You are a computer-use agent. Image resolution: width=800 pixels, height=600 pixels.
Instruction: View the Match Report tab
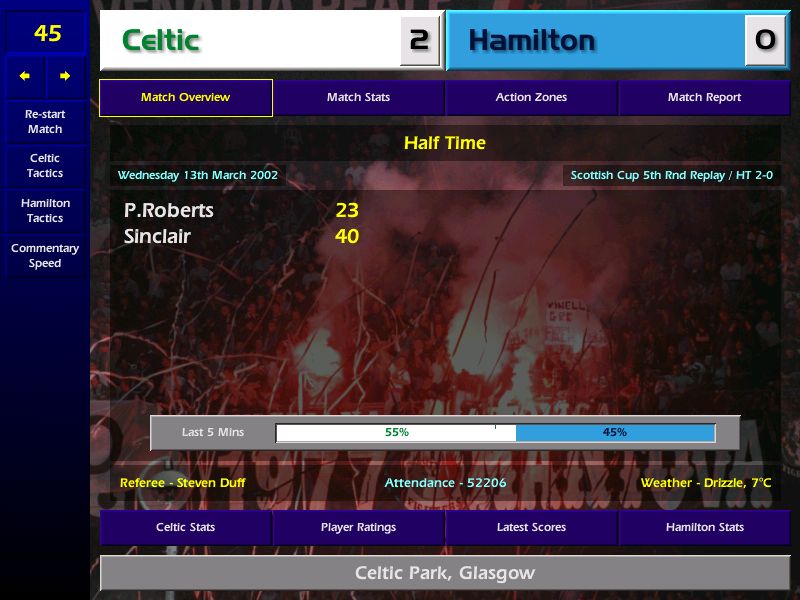[704, 98]
